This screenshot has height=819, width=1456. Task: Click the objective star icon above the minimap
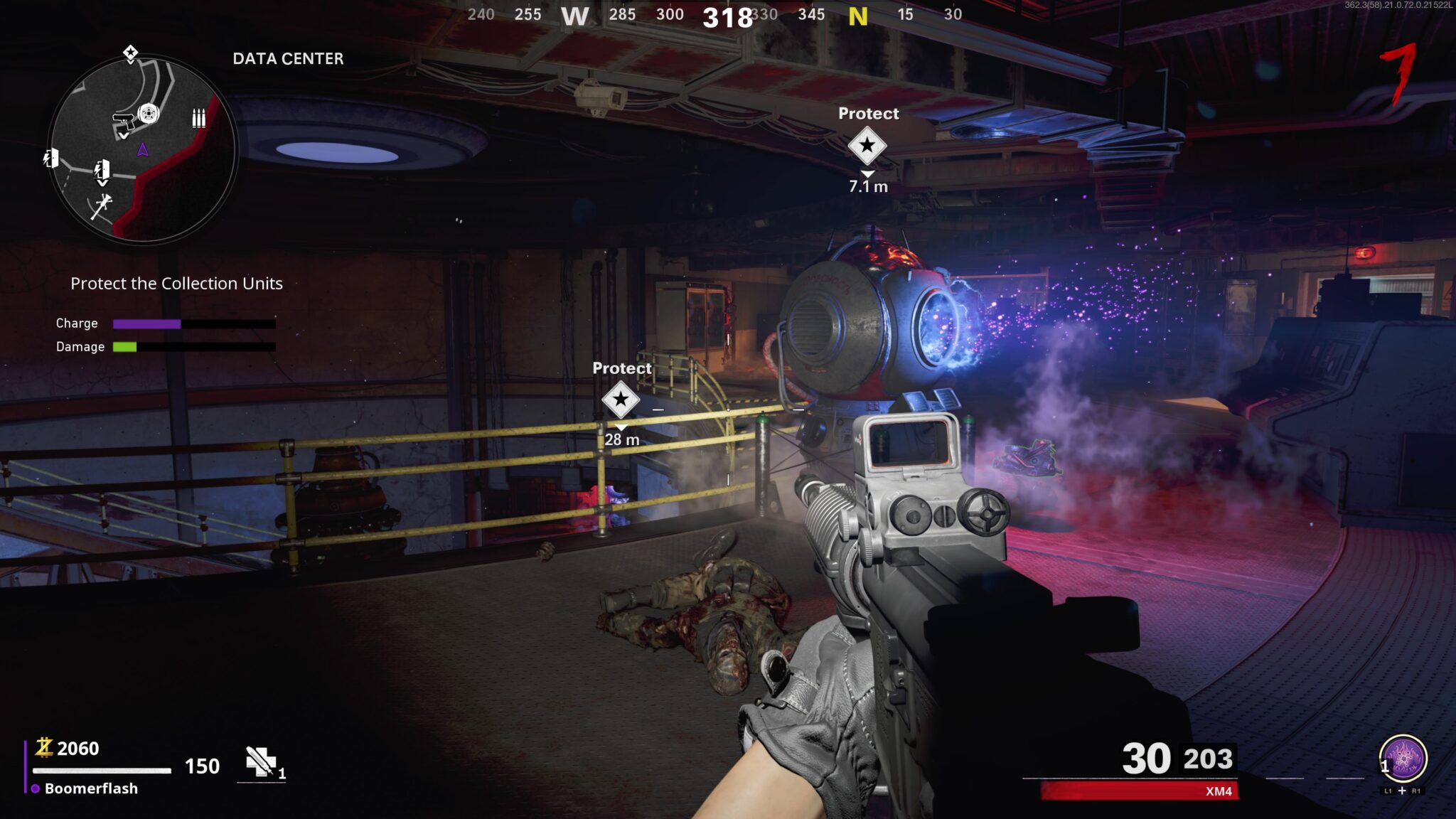coord(130,53)
